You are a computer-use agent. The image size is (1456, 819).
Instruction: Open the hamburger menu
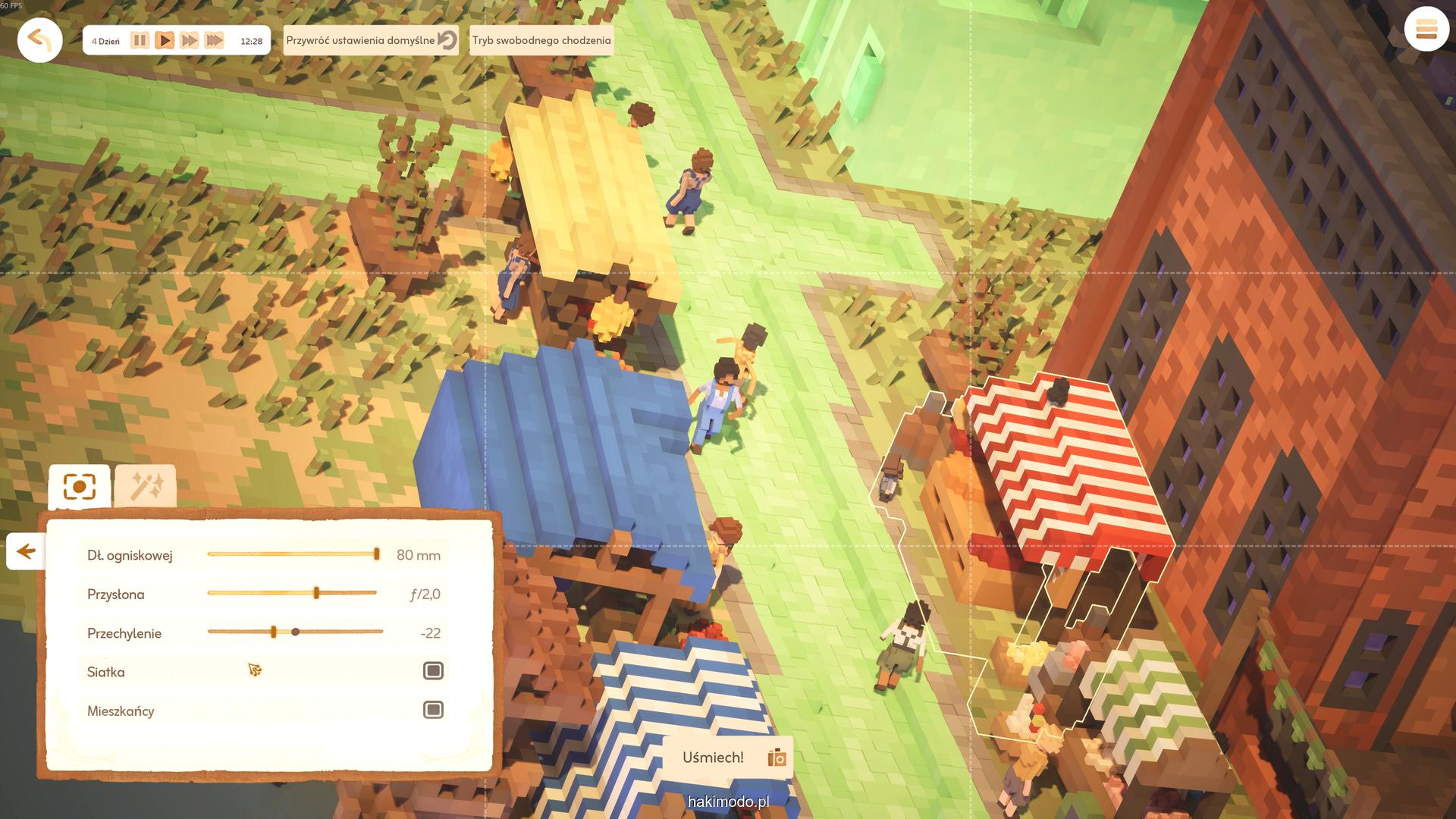pyautogui.click(x=1426, y=30)
